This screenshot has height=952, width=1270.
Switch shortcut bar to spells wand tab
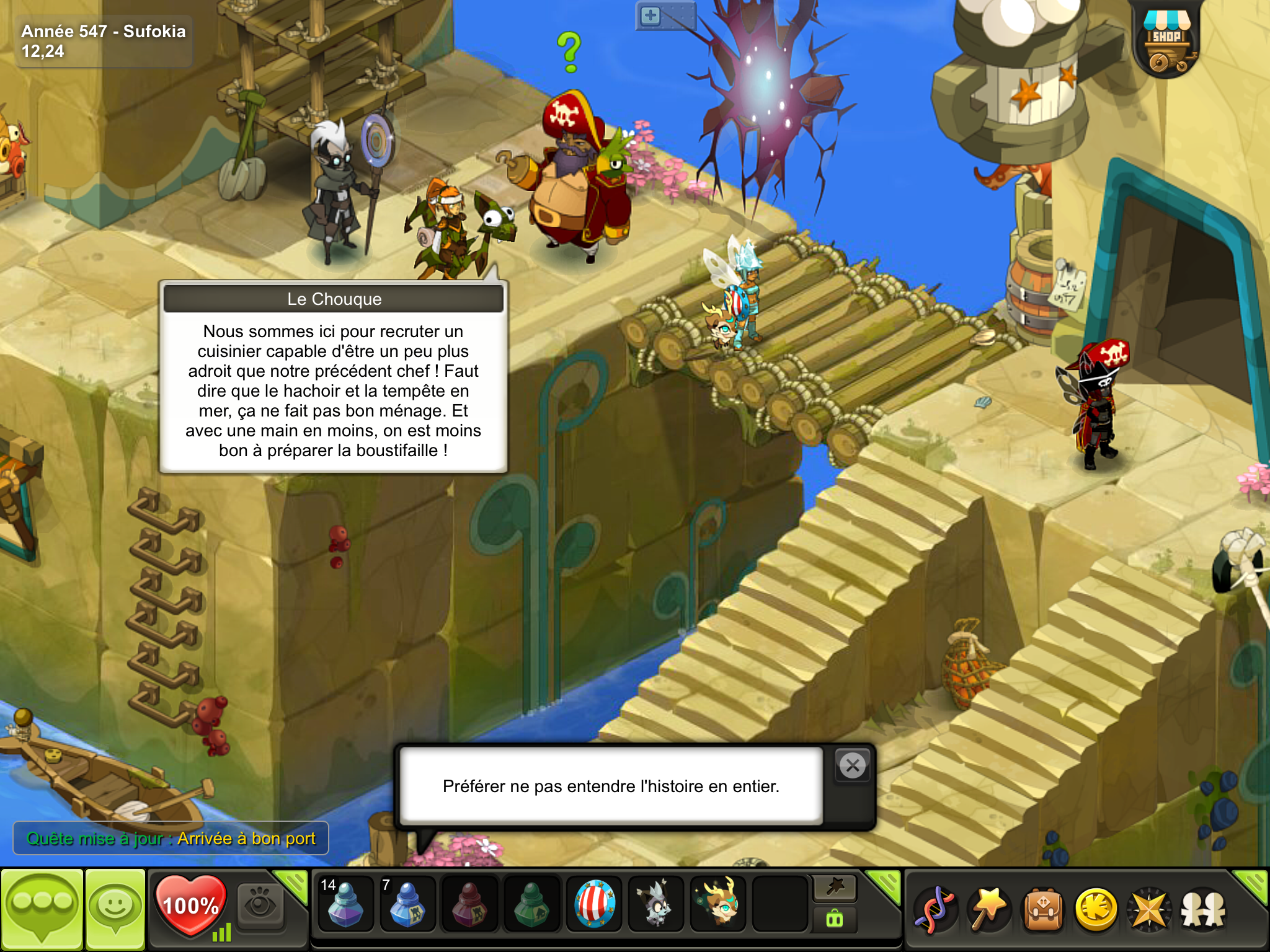pos(835,888)
